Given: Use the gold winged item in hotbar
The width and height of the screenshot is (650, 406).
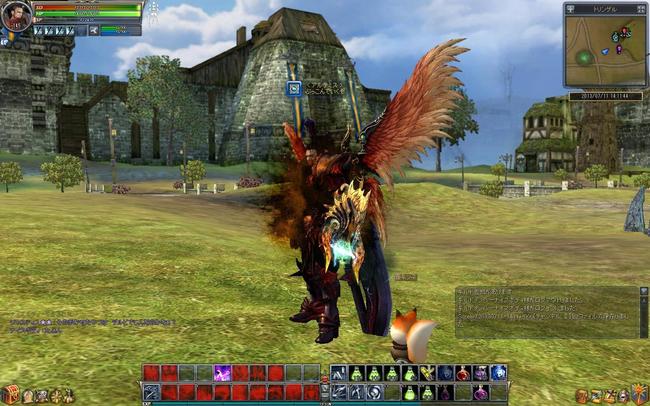Looking at the screenshot, I should pos(427,373).
